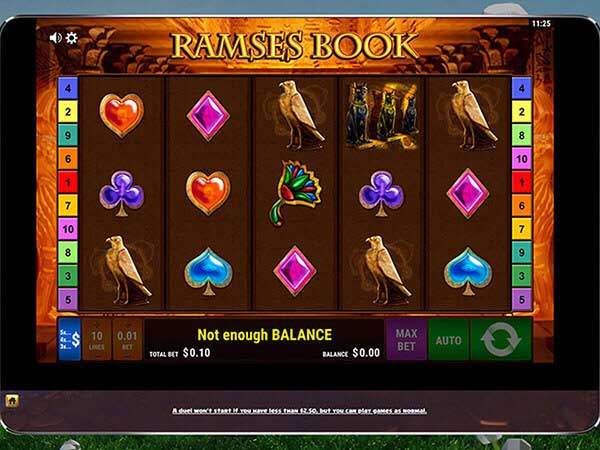Screen dimensions: 600x450
Task: Go to the orange home icon
Action: click(x=12, y=400)
